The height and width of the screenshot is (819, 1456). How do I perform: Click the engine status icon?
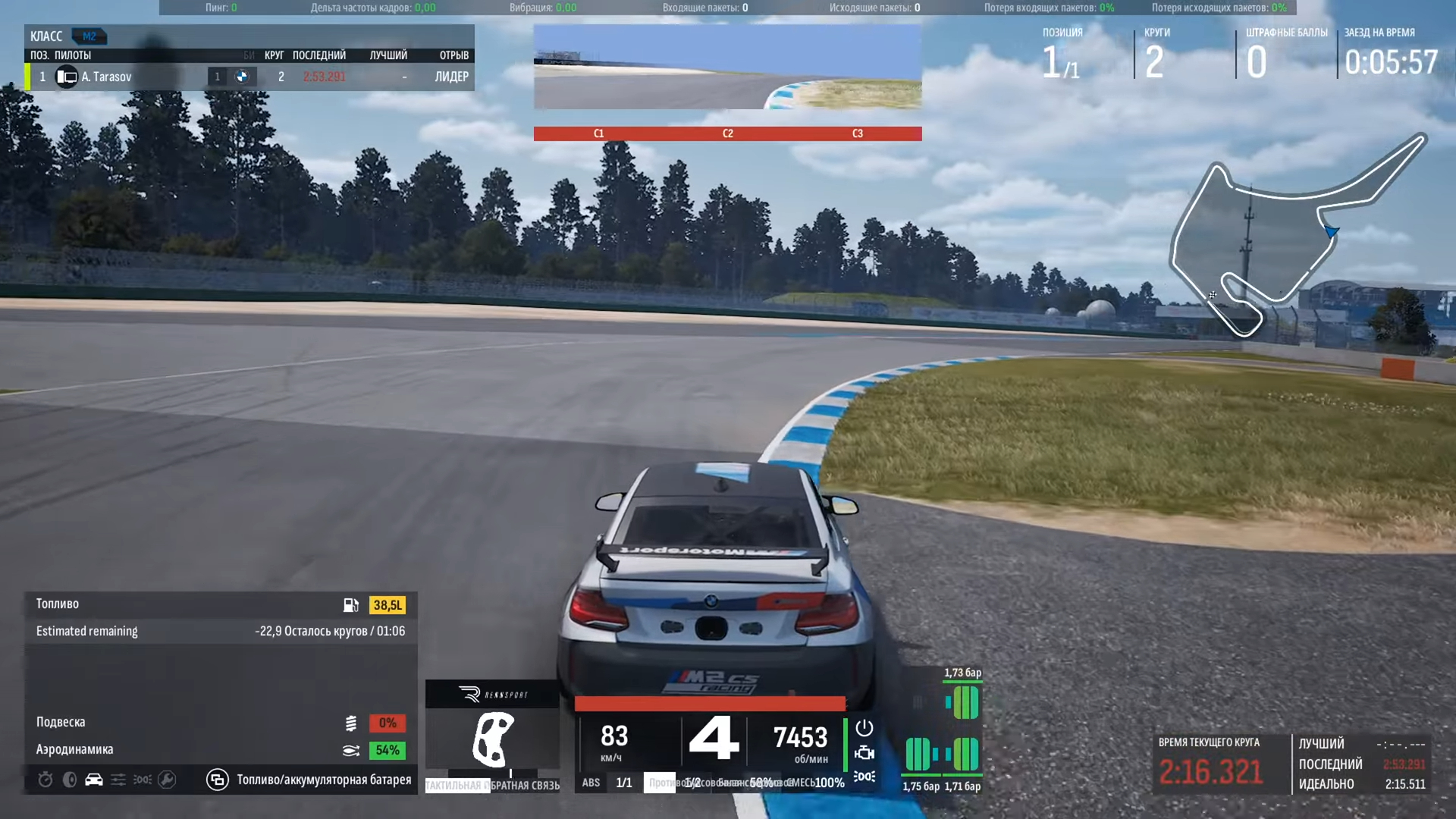coord(864,753)
